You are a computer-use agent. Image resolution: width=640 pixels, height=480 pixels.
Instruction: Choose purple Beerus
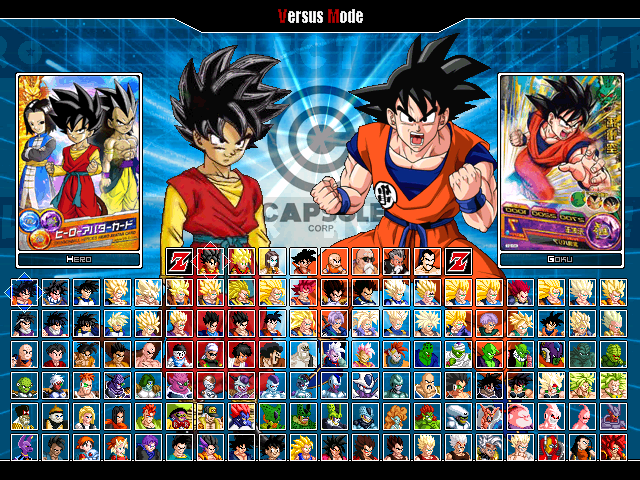tap(24, 448)
